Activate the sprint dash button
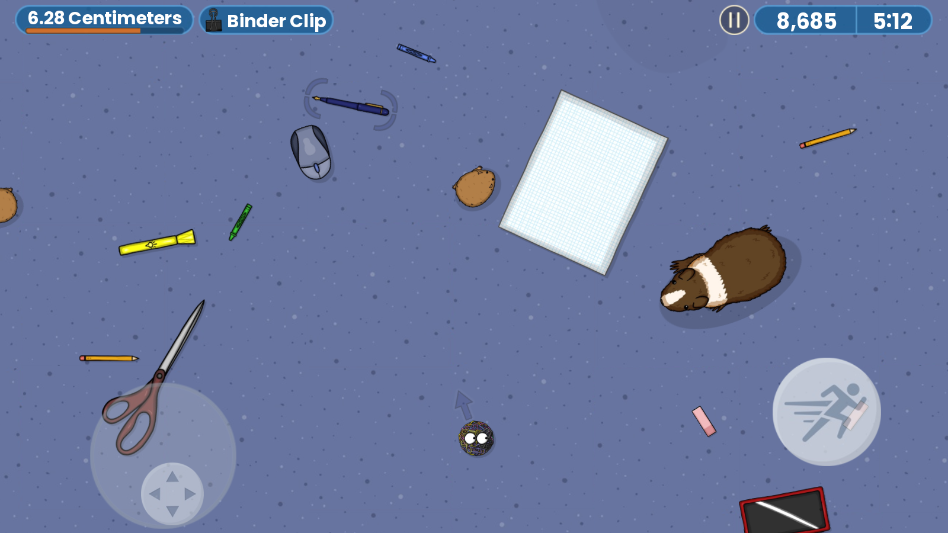Screen dimensions: 948x533 click(x=826, y=411)
